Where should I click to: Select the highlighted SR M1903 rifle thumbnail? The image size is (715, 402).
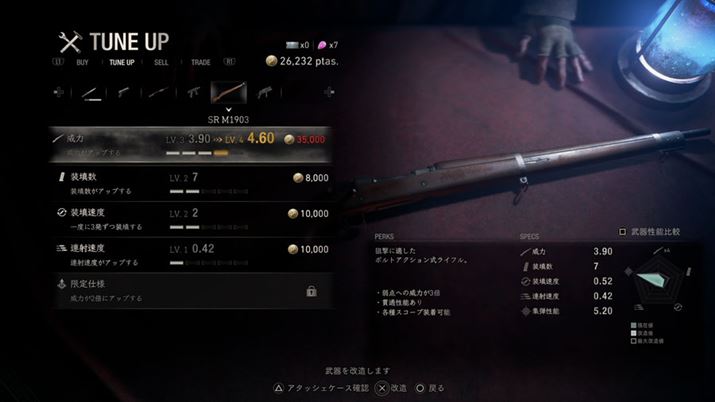point(226,93)
